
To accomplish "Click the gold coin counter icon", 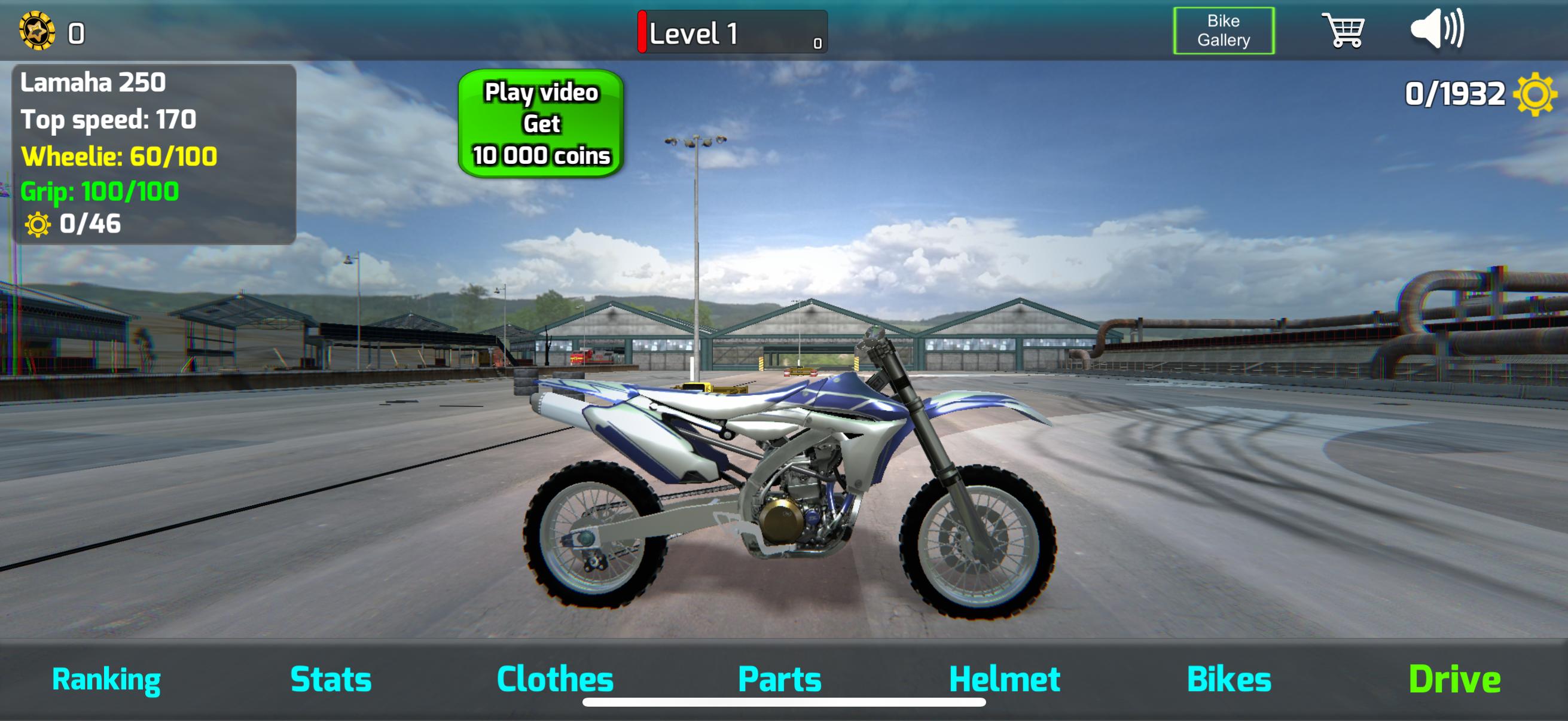I will coord(36,30).
